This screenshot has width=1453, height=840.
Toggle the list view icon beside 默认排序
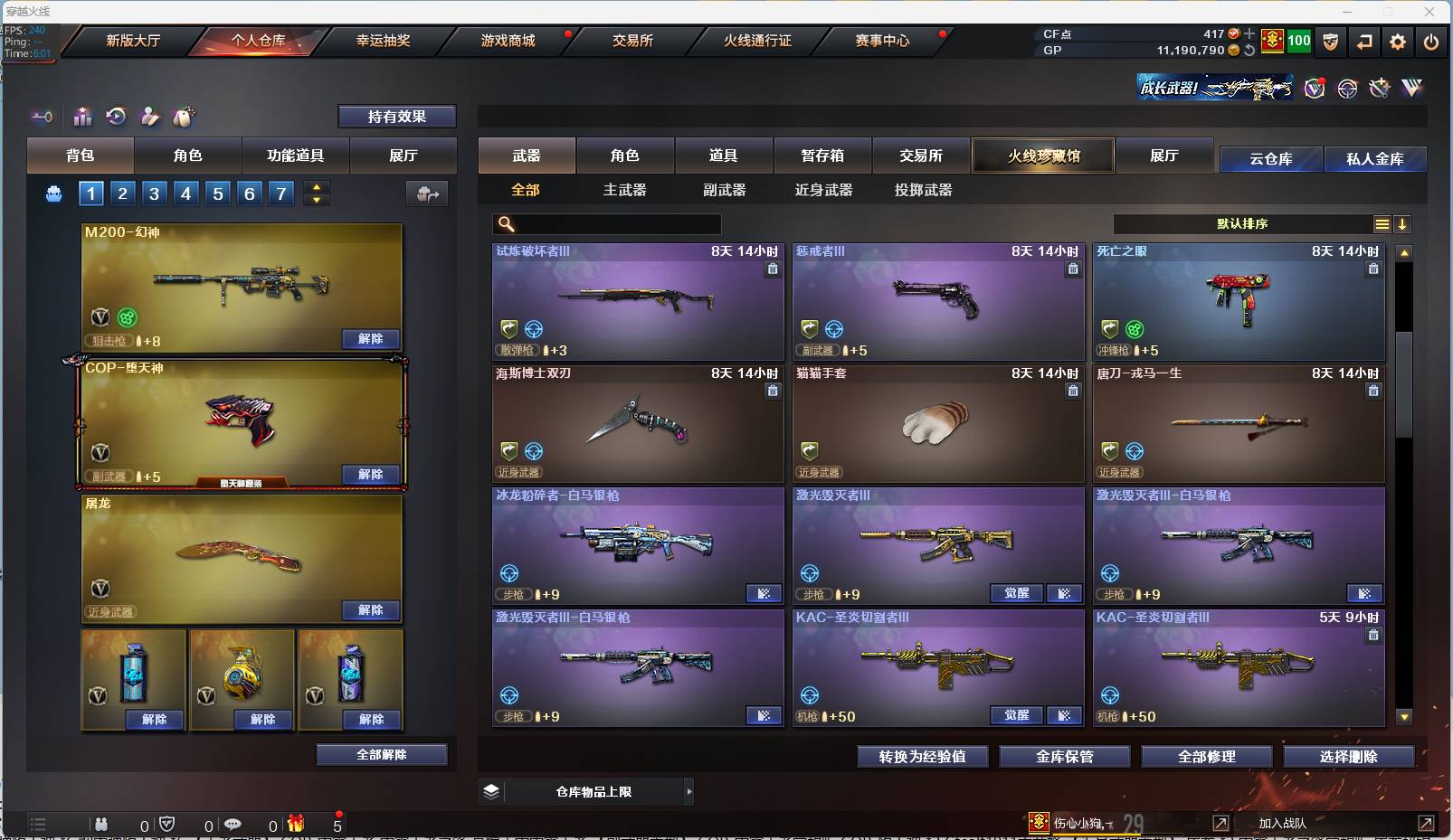pyautogui.click(x=1383, y=223)
